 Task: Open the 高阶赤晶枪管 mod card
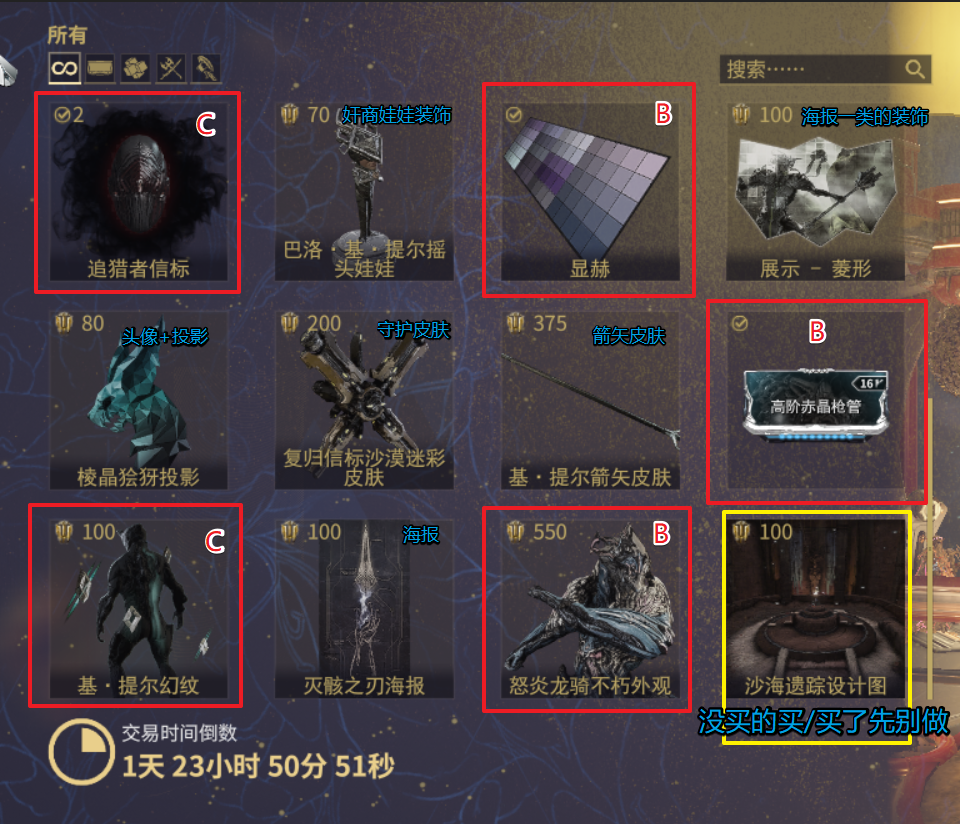pyautogui.click(x=815, y=401)
